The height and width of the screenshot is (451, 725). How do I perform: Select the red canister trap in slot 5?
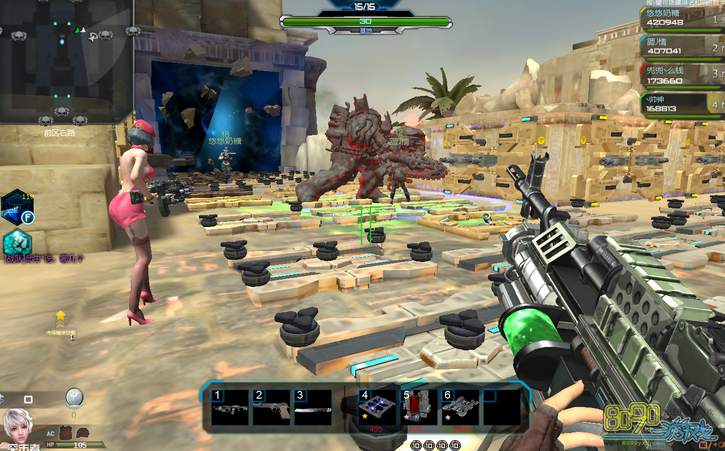tap(416, 409)
